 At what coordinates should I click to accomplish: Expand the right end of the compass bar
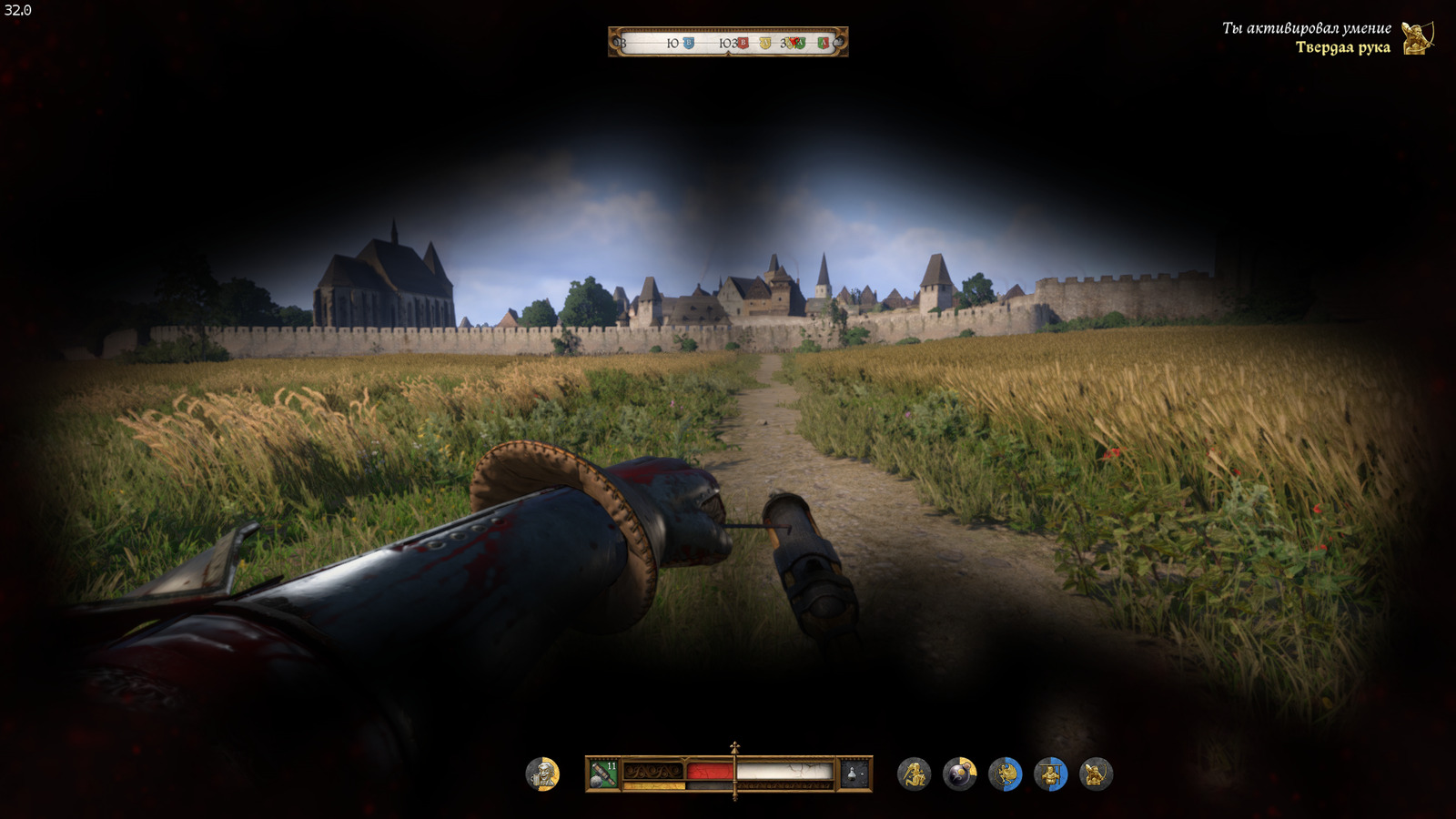[x=841, y=43]
